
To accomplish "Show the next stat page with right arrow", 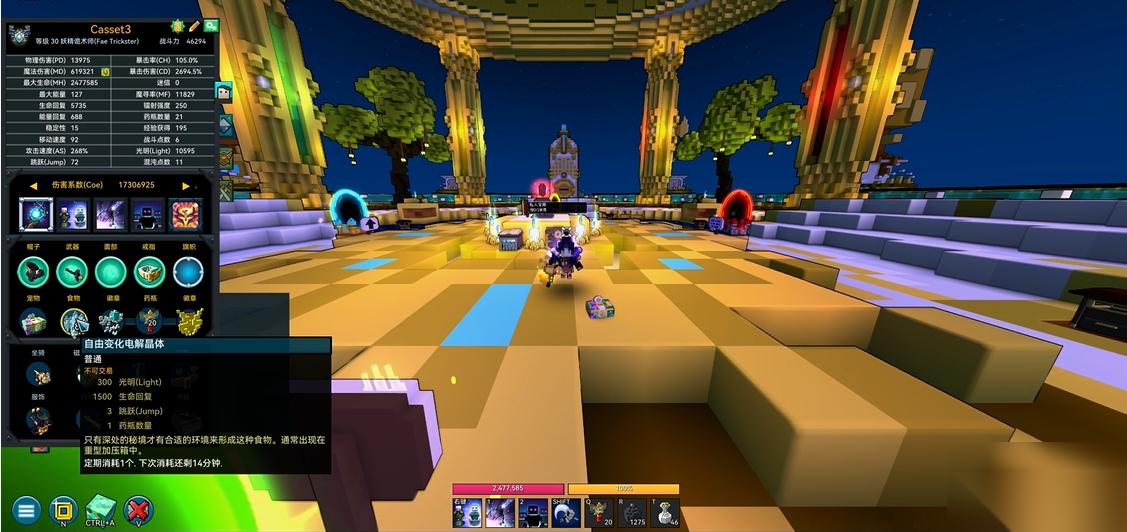I will tap(186, 185).
